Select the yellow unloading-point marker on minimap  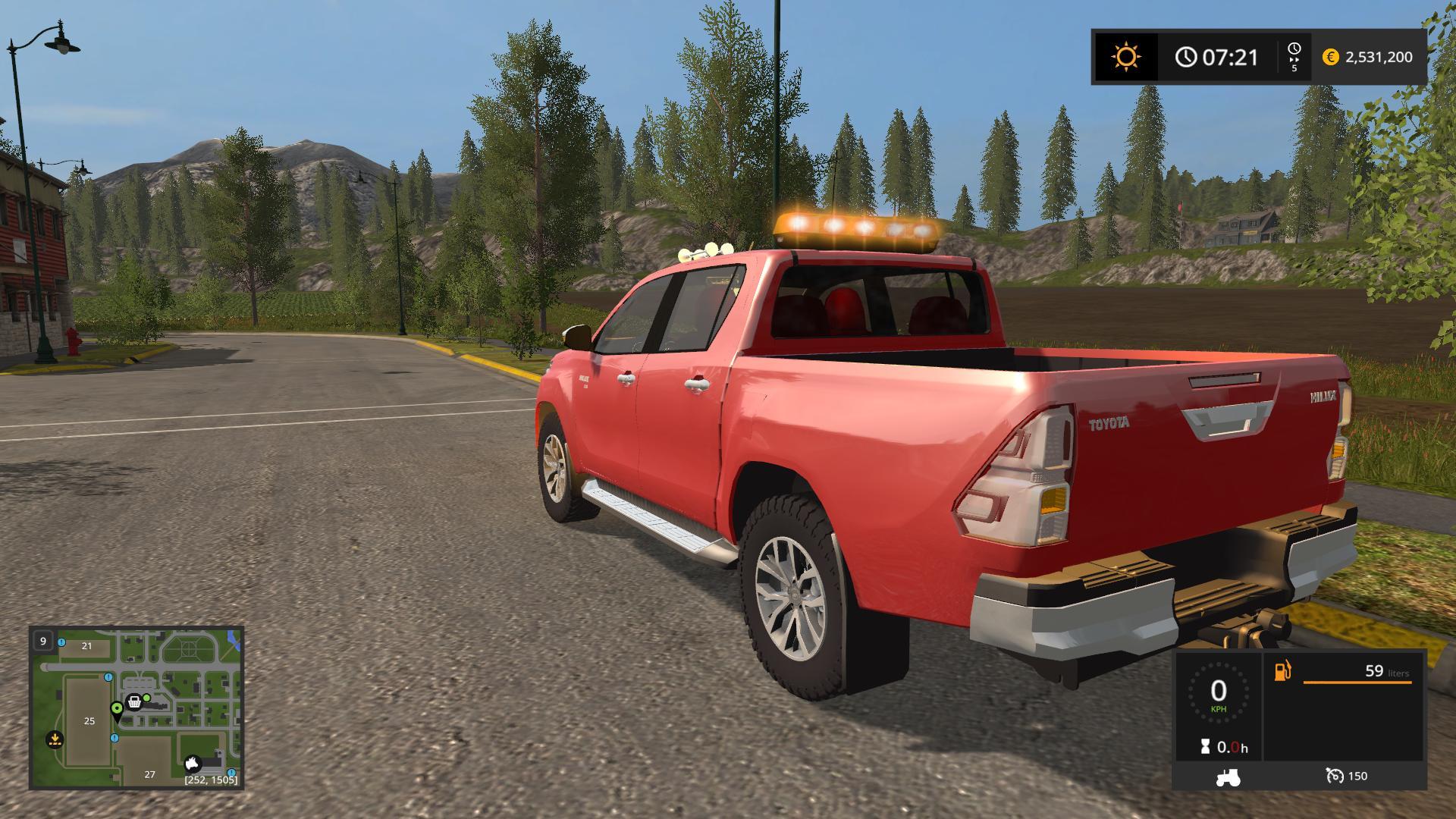coord(54,738)
